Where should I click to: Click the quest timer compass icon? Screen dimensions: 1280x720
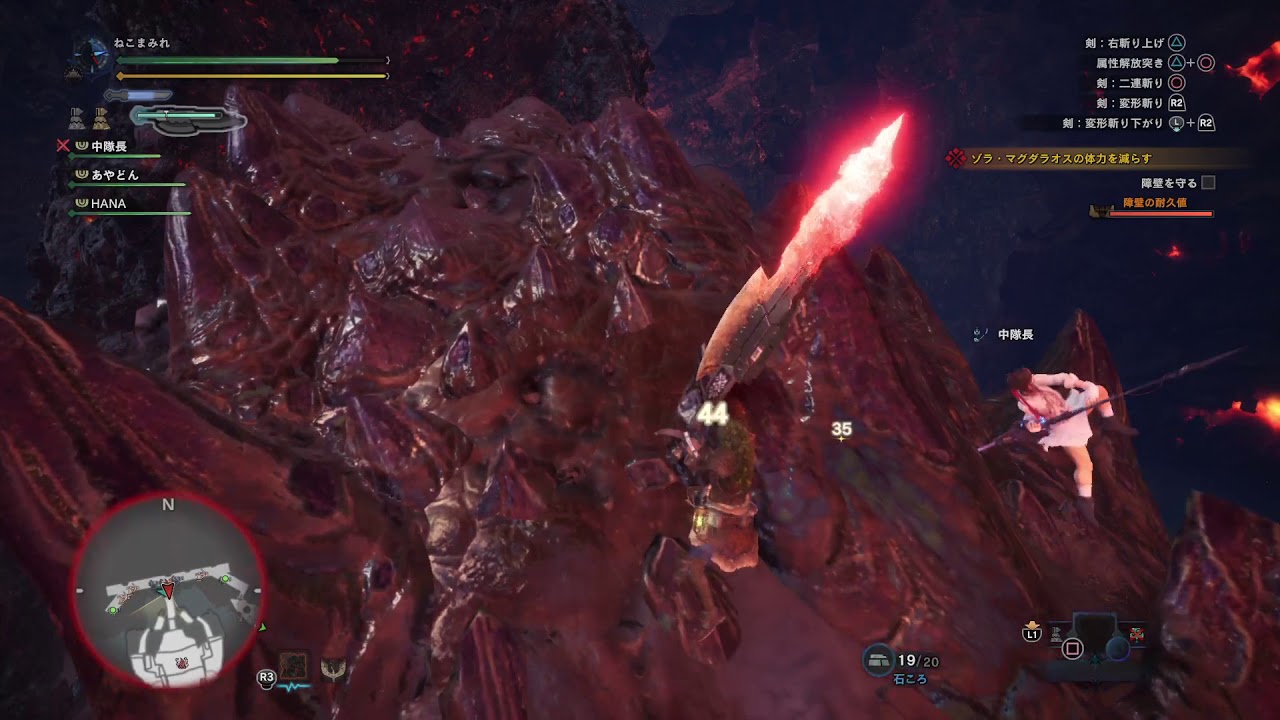(96, 53)
